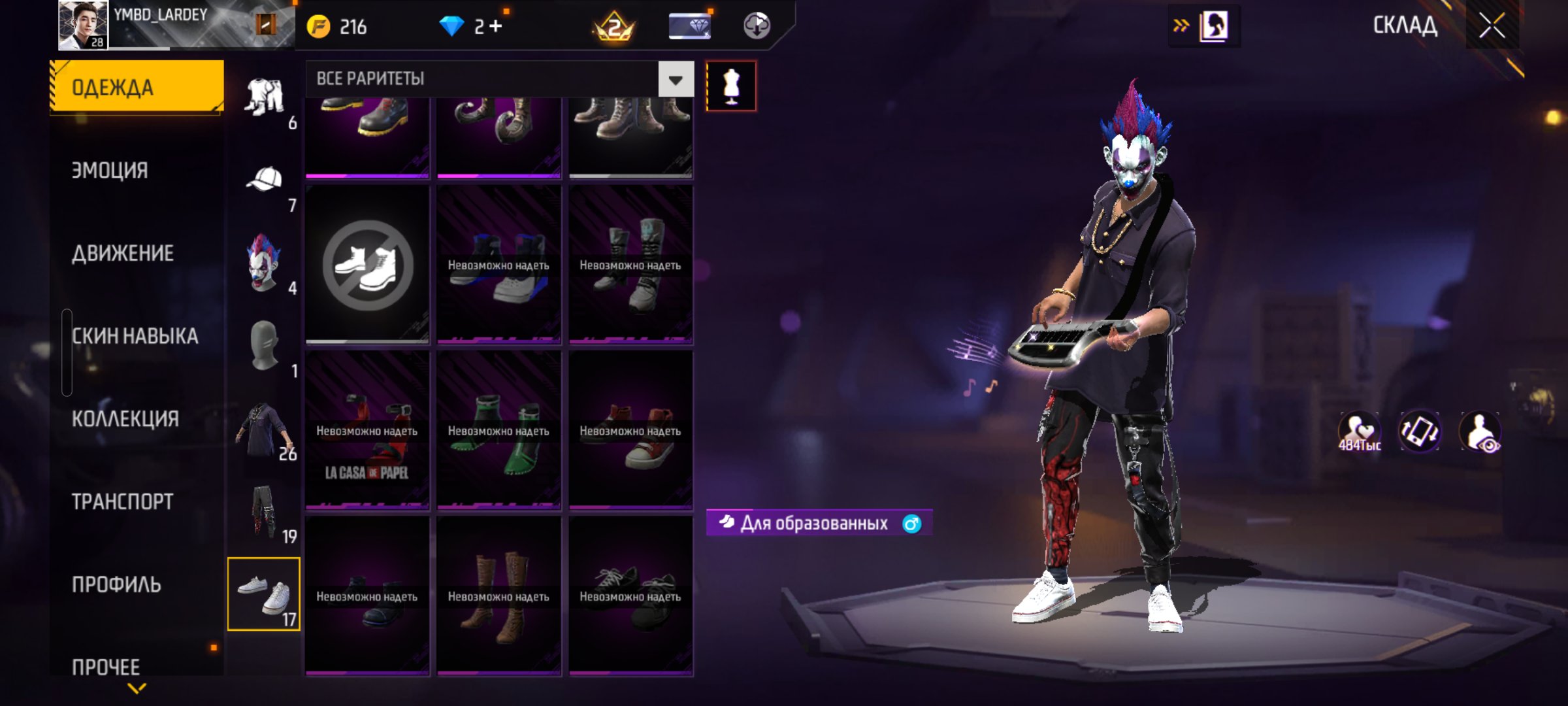
Task: Close the СКЛАД screen
Action: click(1492, 26)
